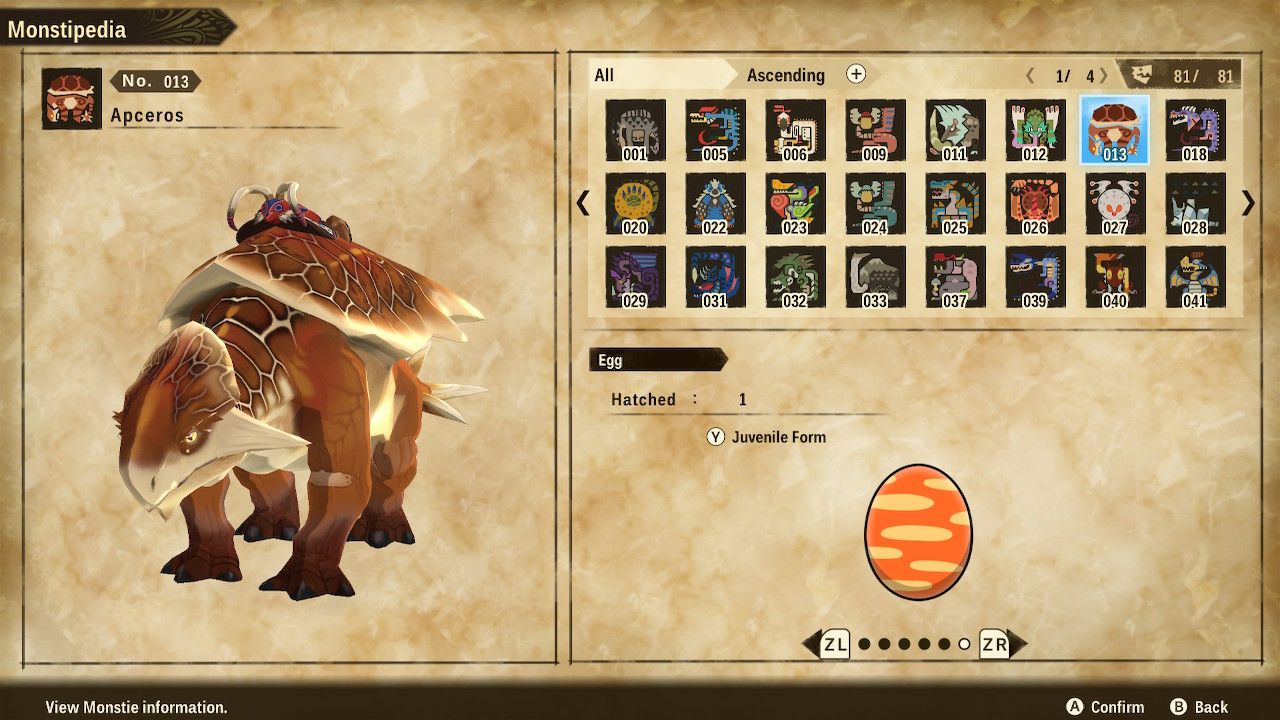Screen dimensions: 1280x720
Task: Expand the plus filter options button
Action: 855,75
